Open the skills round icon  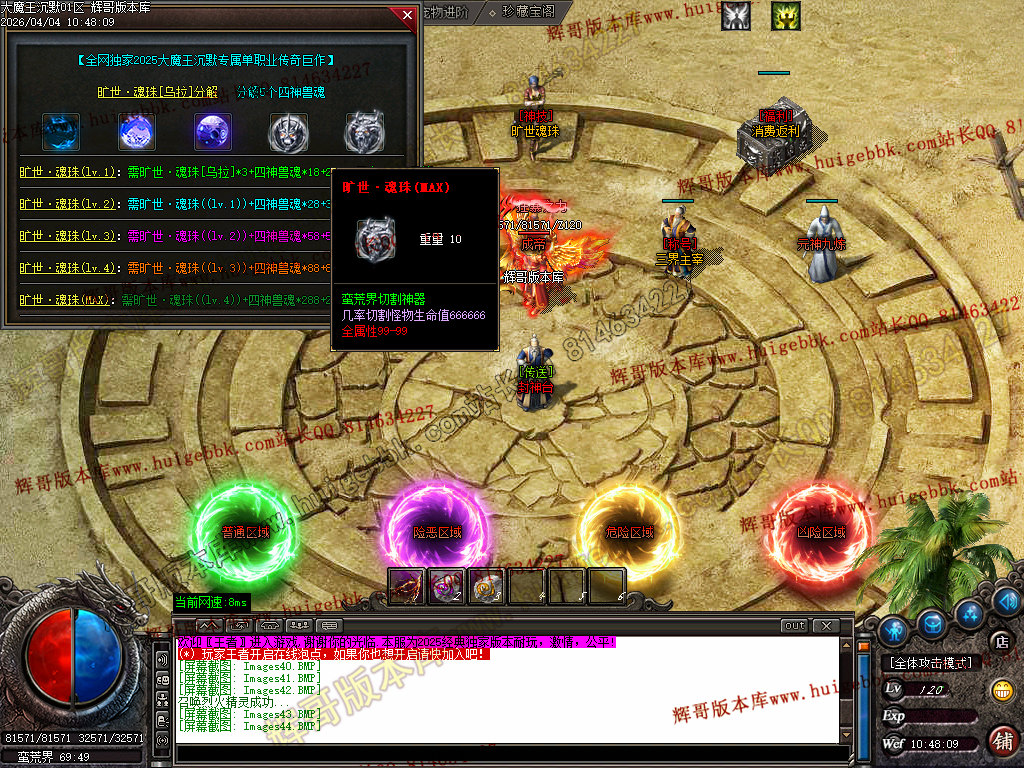(x=967, y=612)
